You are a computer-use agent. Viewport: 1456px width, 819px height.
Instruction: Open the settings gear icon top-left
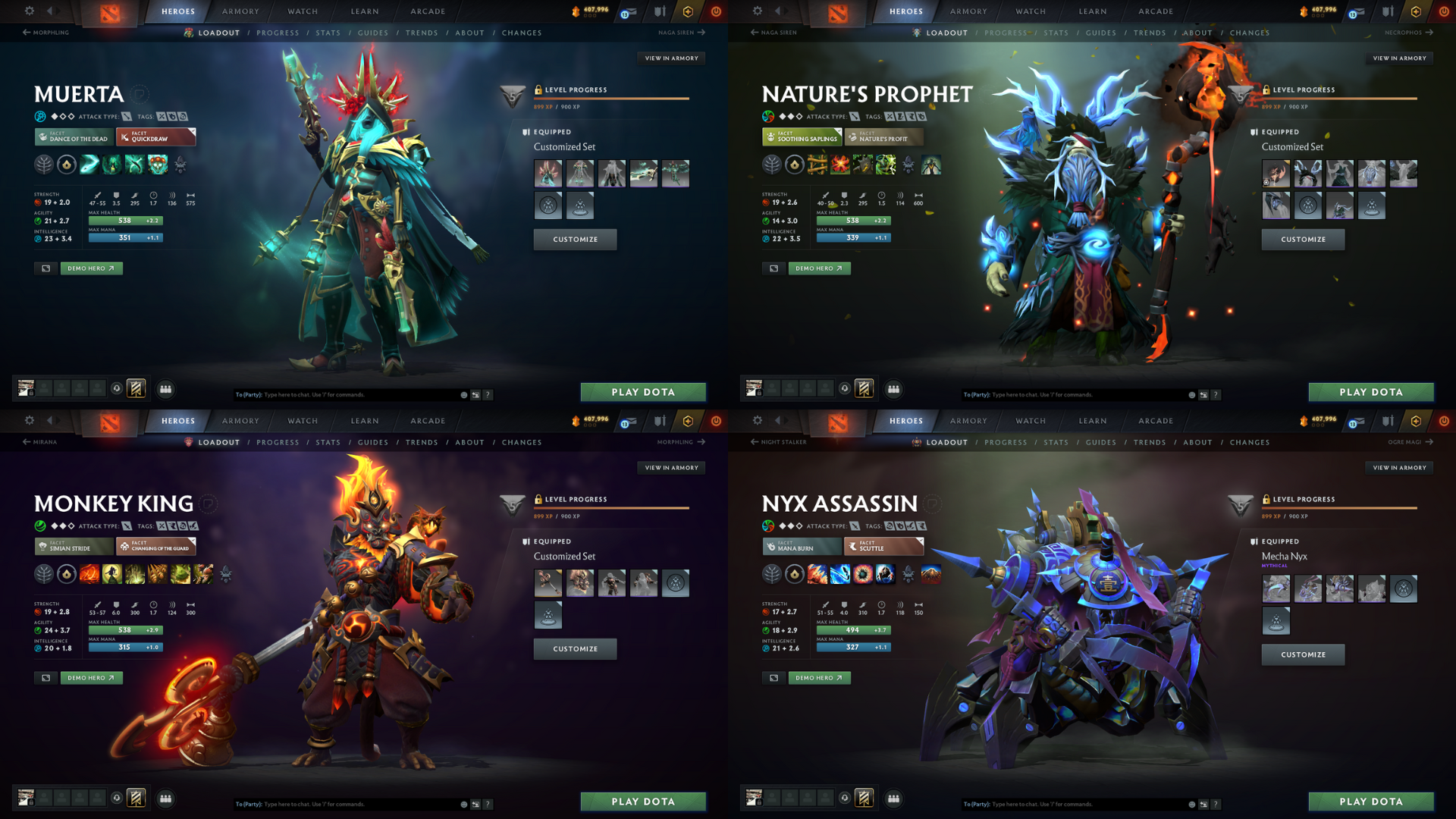click(29, 11)
